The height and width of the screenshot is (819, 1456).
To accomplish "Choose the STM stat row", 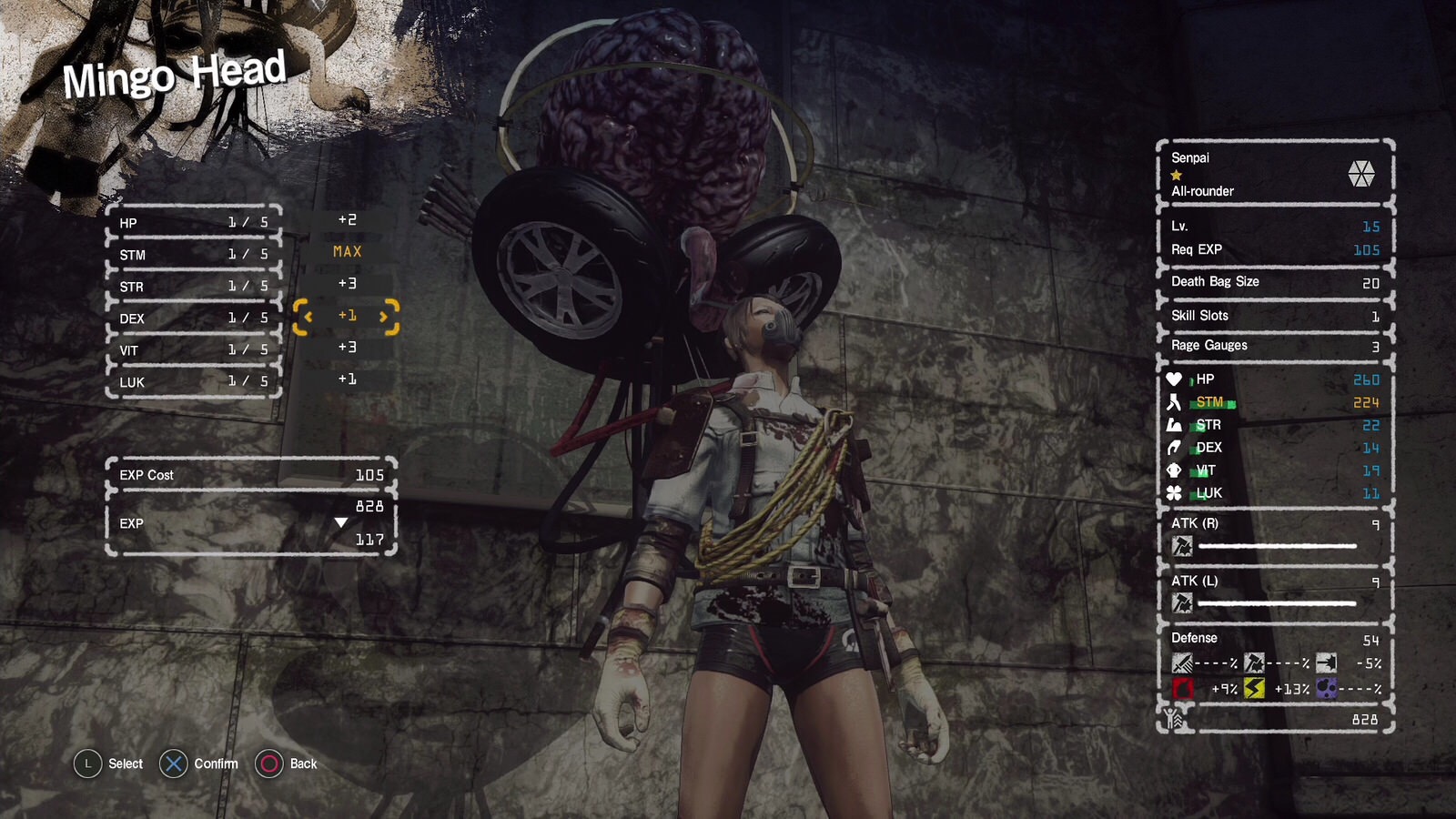I will [193, 255].
